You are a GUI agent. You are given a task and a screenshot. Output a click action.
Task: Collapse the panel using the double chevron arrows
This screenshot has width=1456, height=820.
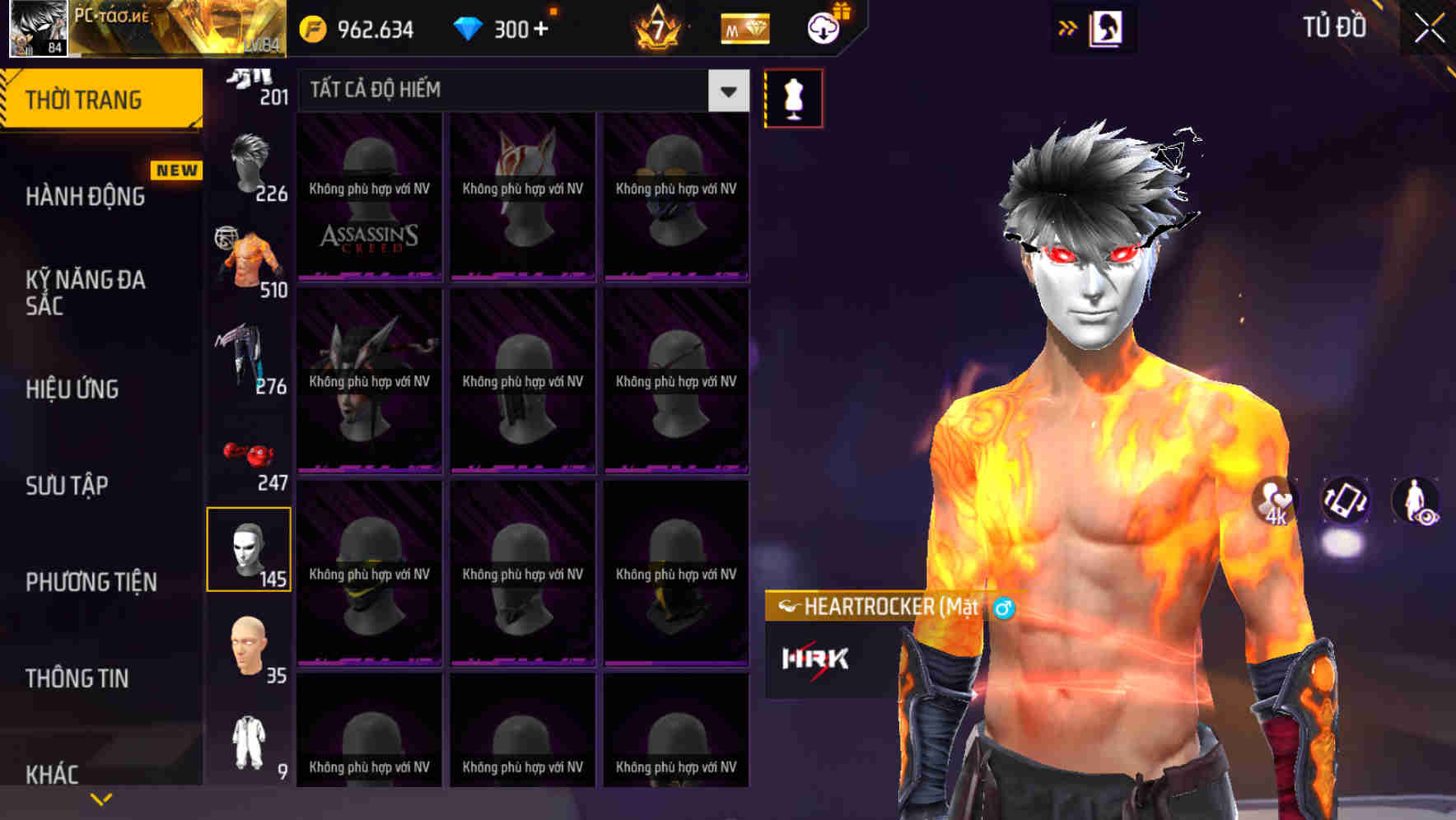(1068, 27)
